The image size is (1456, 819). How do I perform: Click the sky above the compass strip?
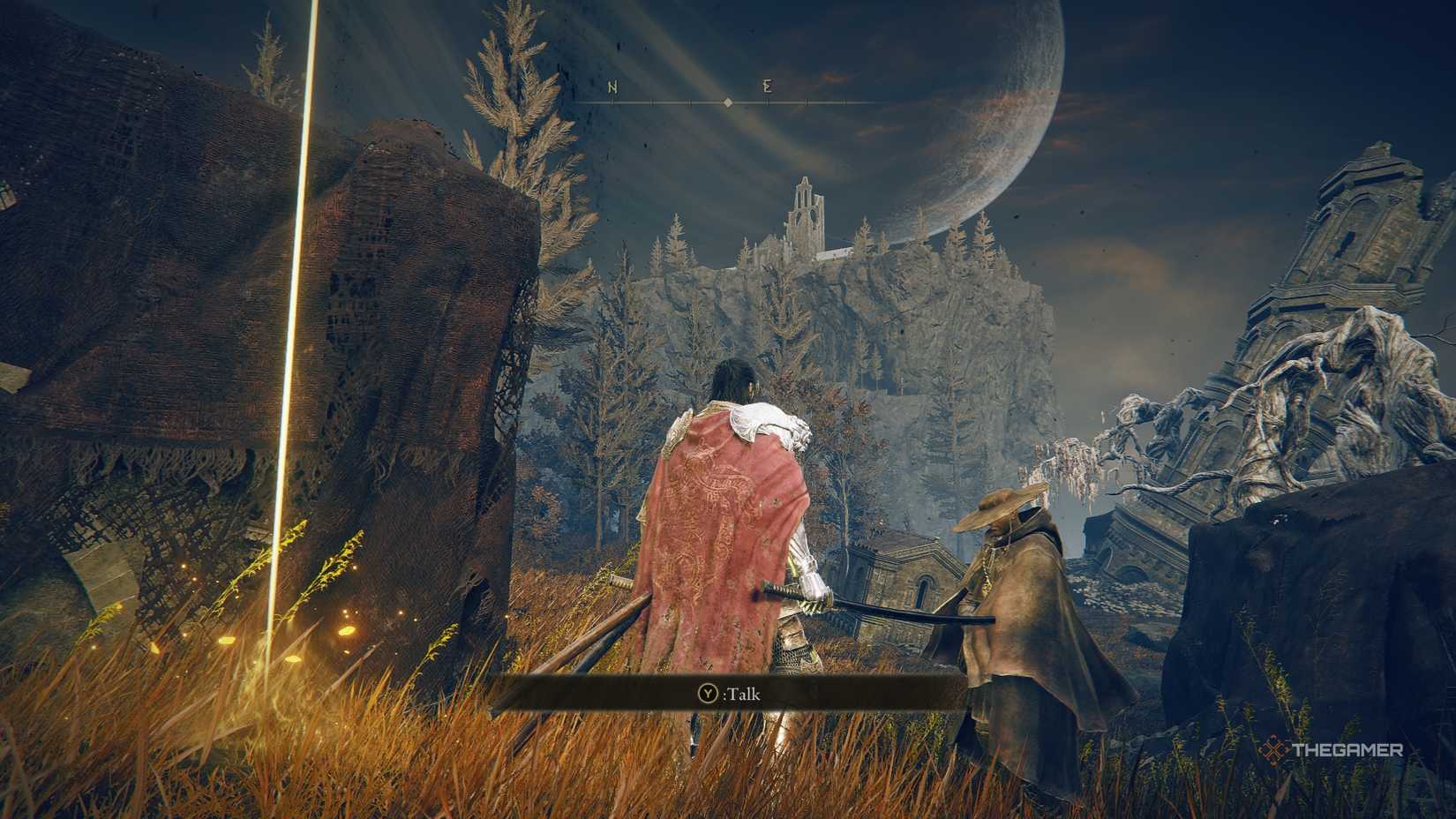click(727, 44)
